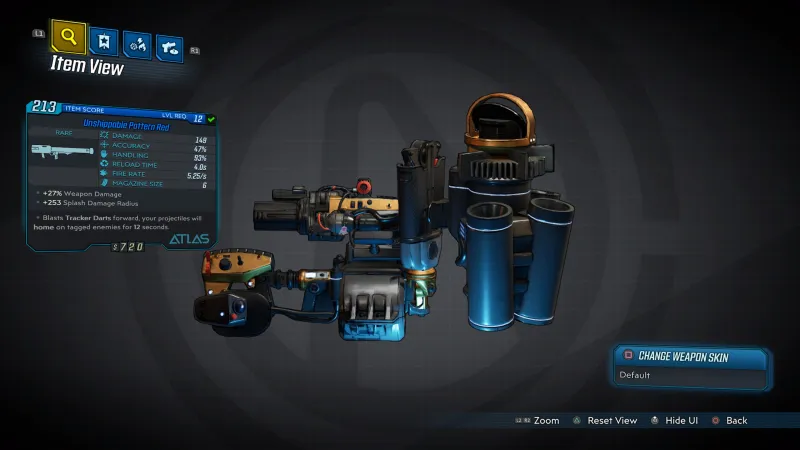
Task: Switch to the star banner tab
Action: [102, 42]
